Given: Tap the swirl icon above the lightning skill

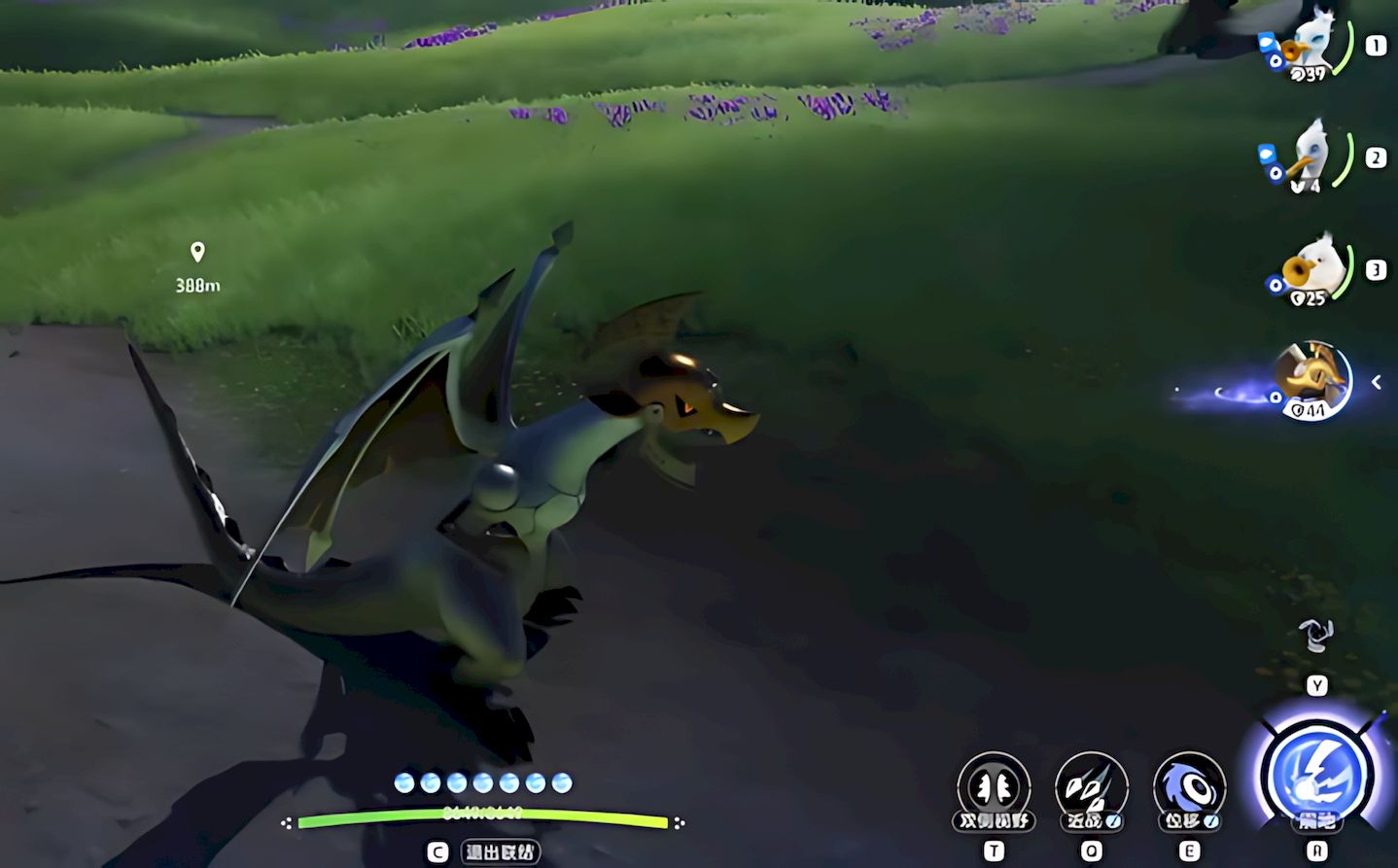Looking at the screenshot, I should 1316,637.
